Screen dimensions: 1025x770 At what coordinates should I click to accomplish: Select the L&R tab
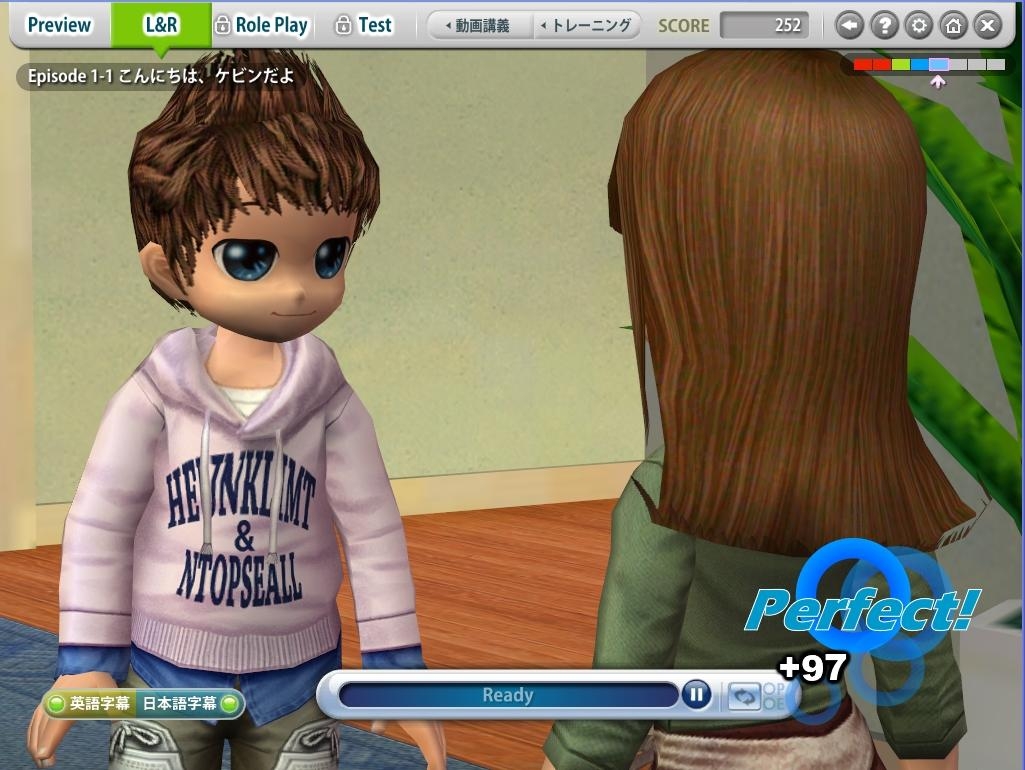pyautogui.click(x=160, y=25)
